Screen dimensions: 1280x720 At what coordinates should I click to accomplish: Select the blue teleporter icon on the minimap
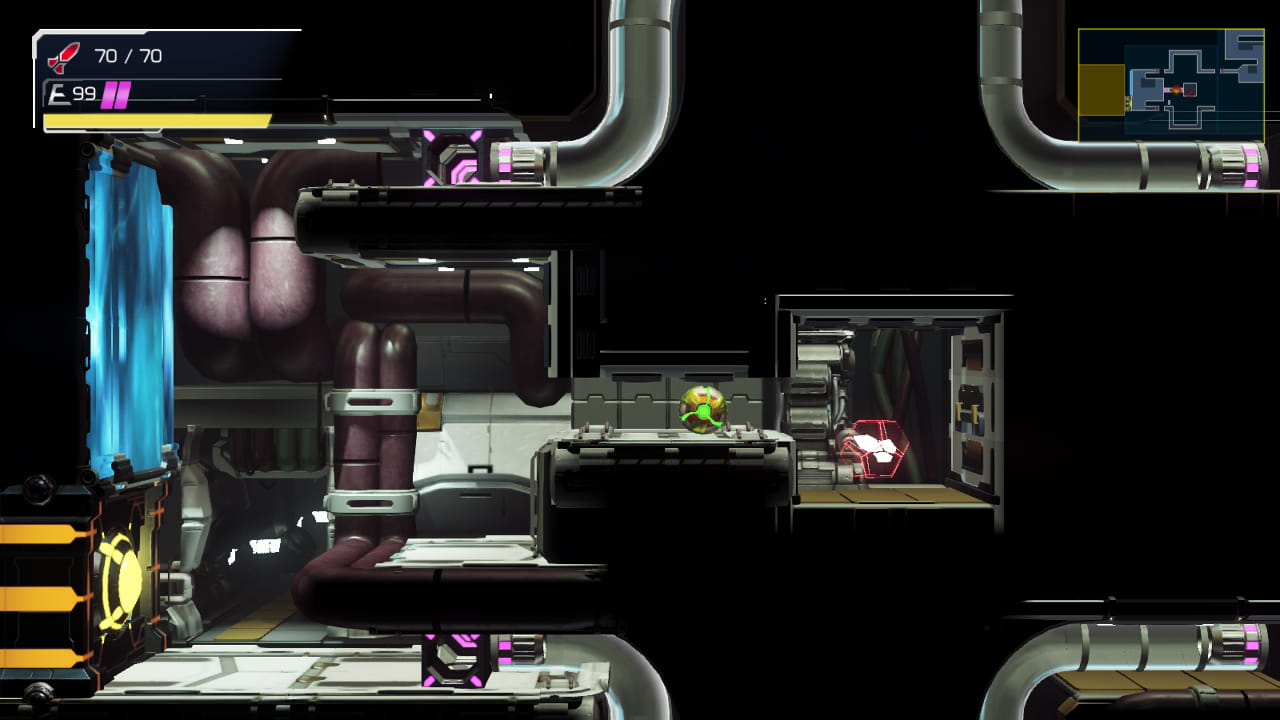click(x=1130, y=82)
